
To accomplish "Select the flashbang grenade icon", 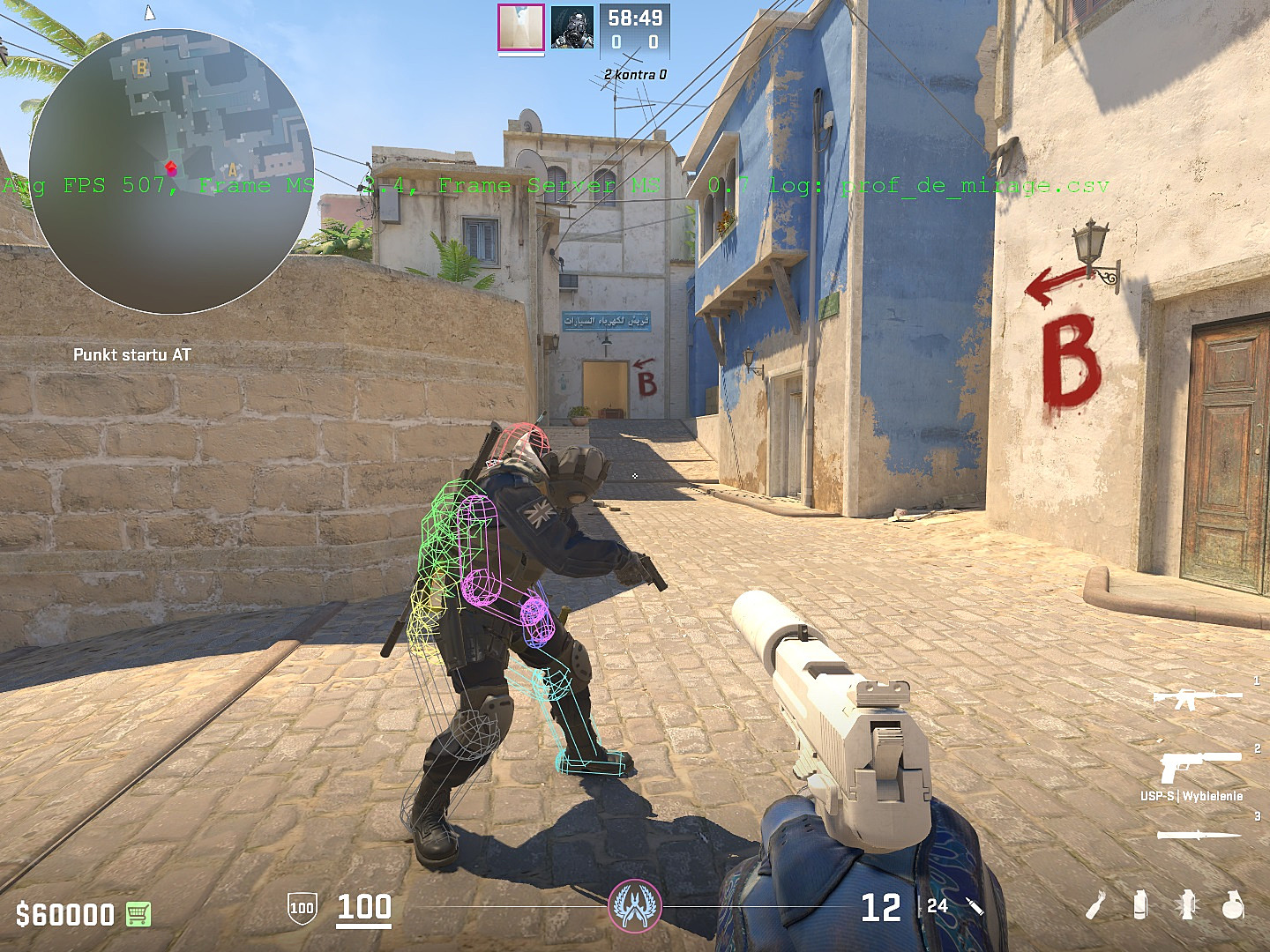I will pos(1189,906).
